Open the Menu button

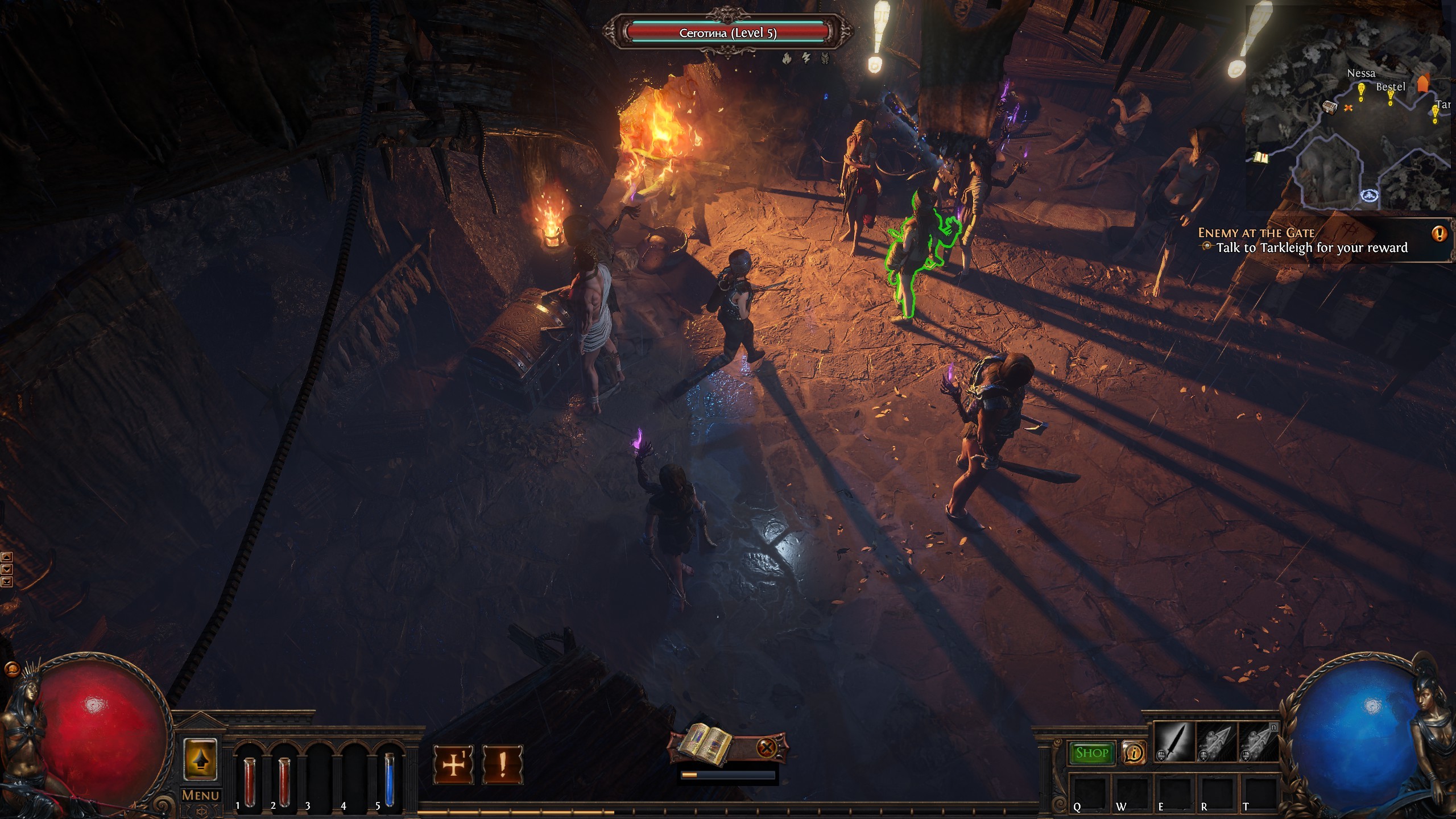coord(200,795)
